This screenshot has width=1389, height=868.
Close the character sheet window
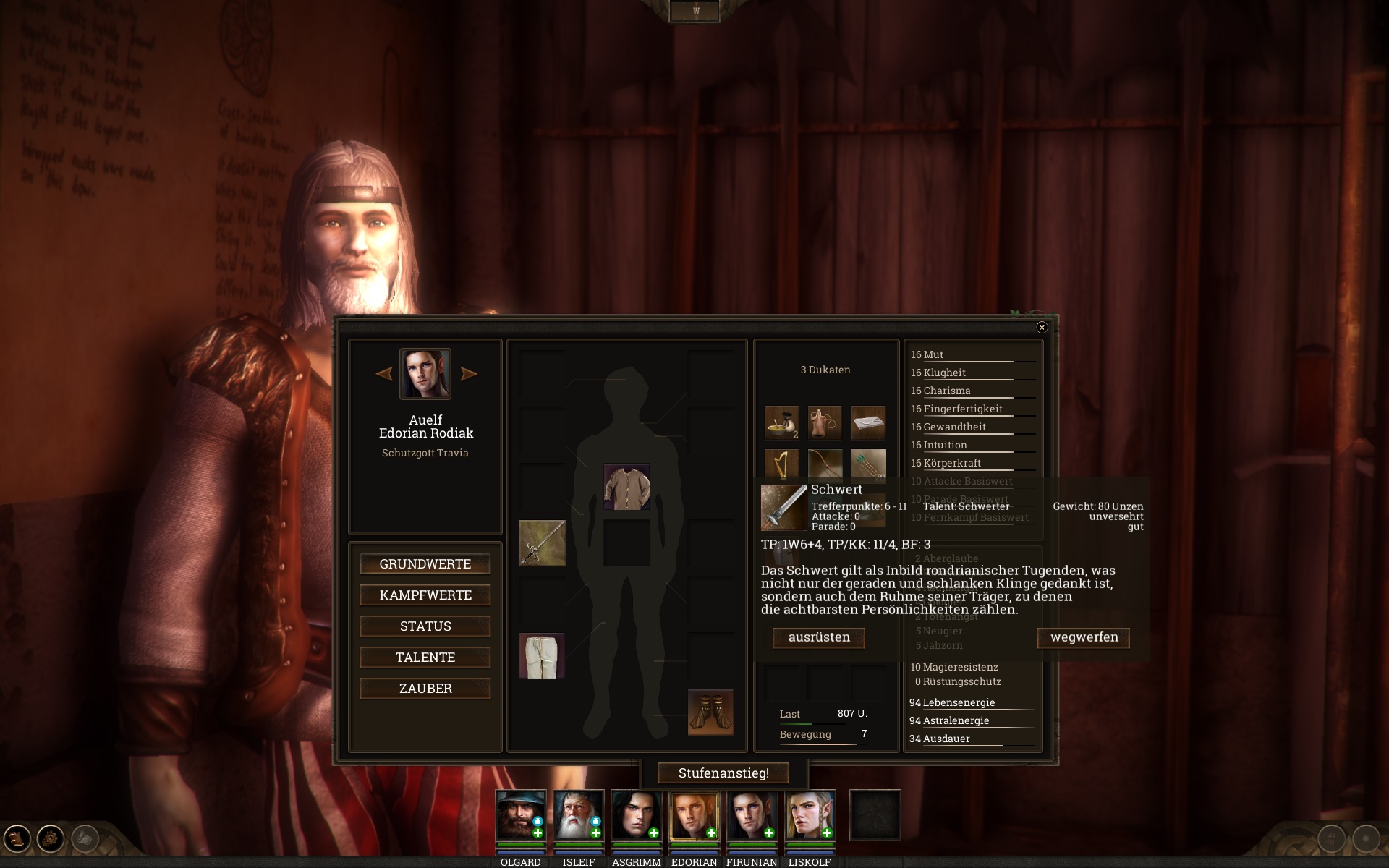[1042, 328]
